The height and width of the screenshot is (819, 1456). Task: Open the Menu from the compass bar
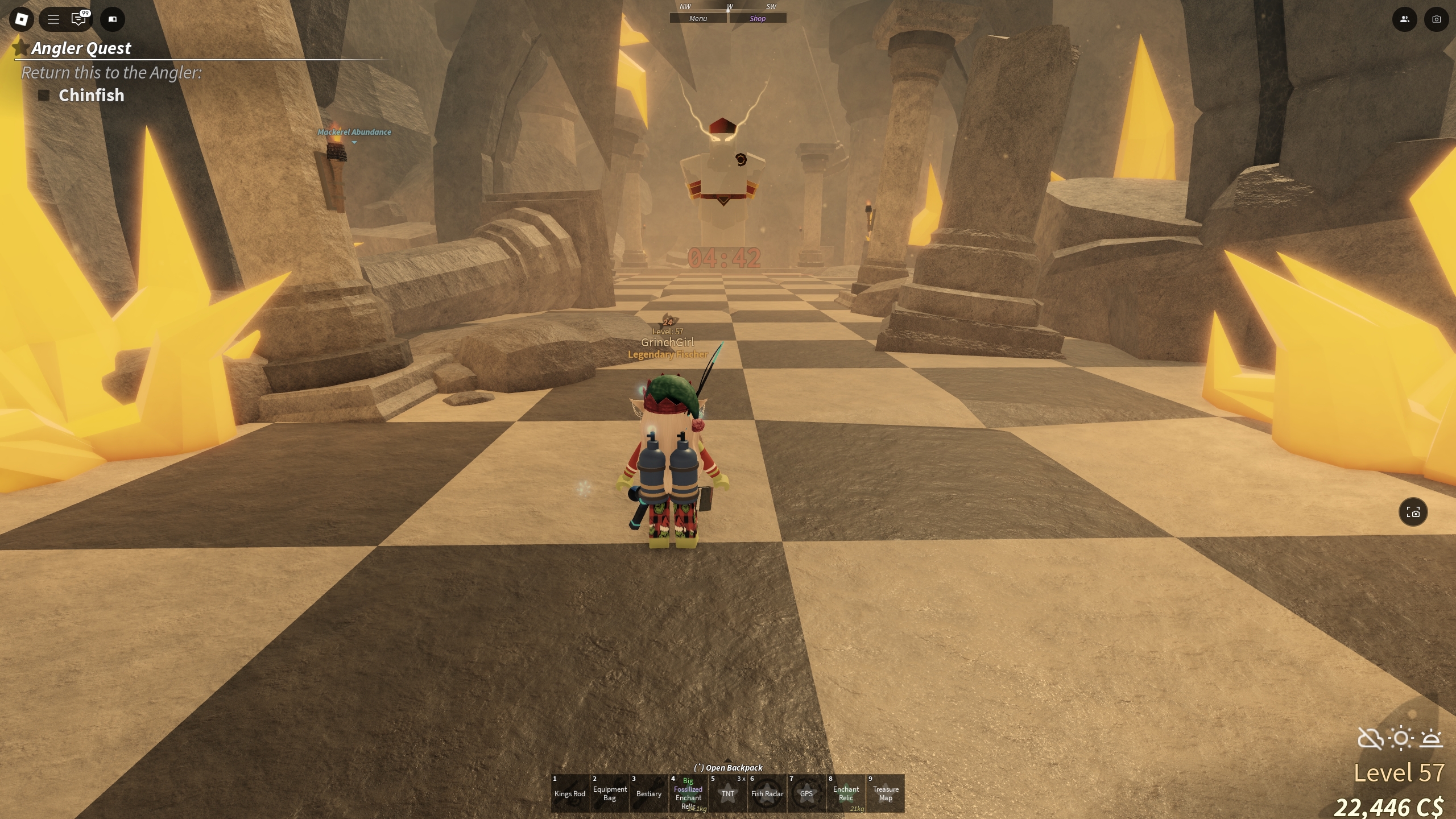point(698,18)
